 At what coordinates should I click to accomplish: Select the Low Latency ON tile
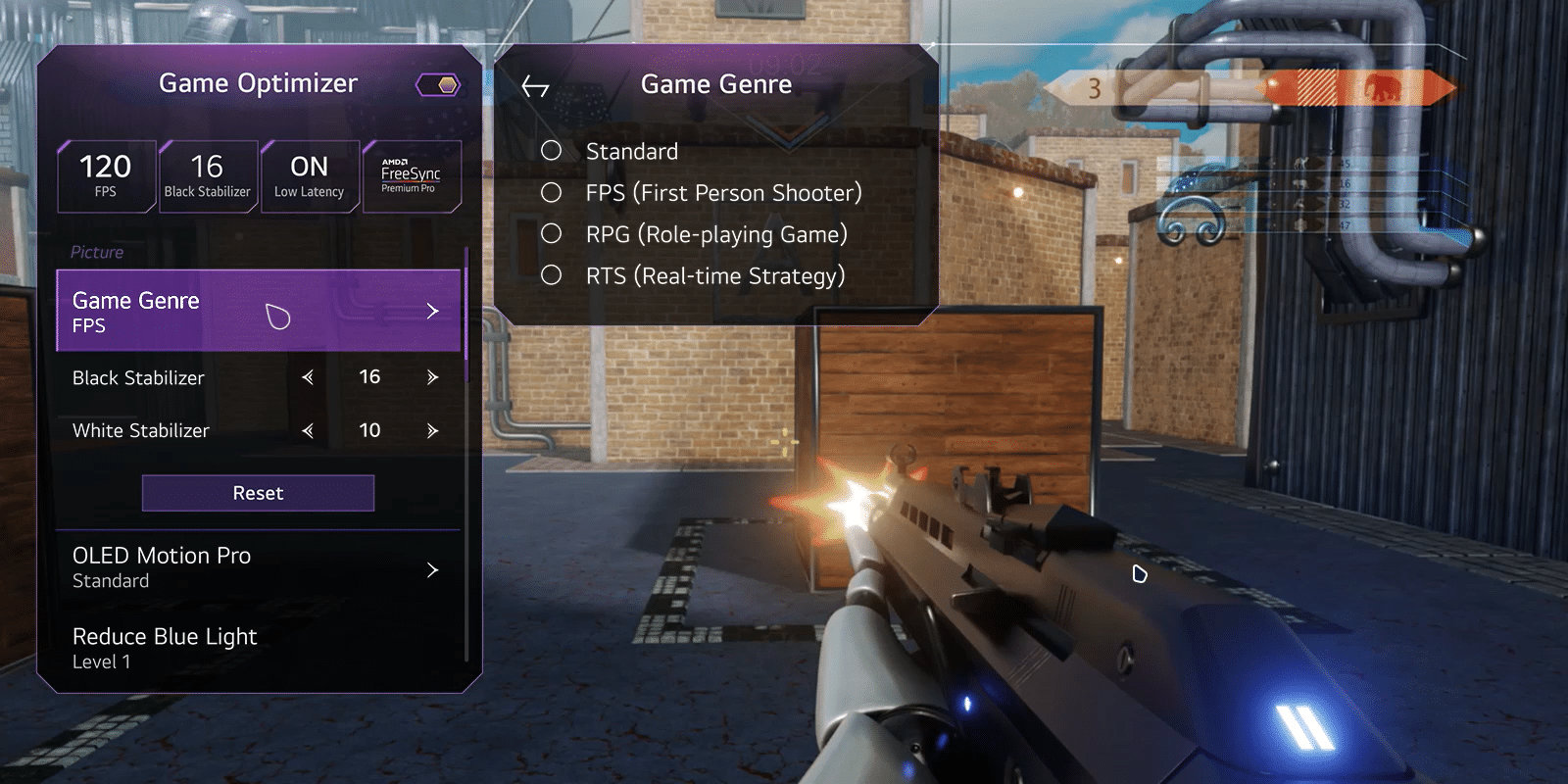click(x=309, y=176)
